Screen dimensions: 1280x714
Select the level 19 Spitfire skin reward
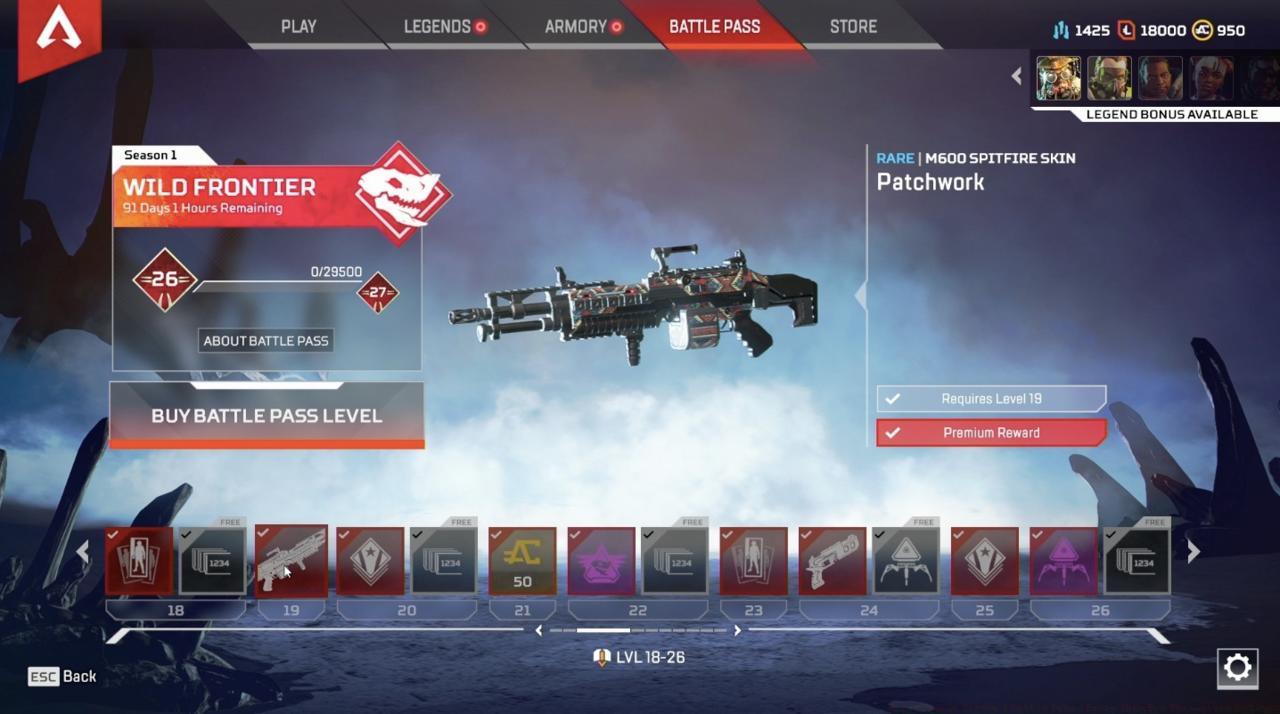point(291,561)
